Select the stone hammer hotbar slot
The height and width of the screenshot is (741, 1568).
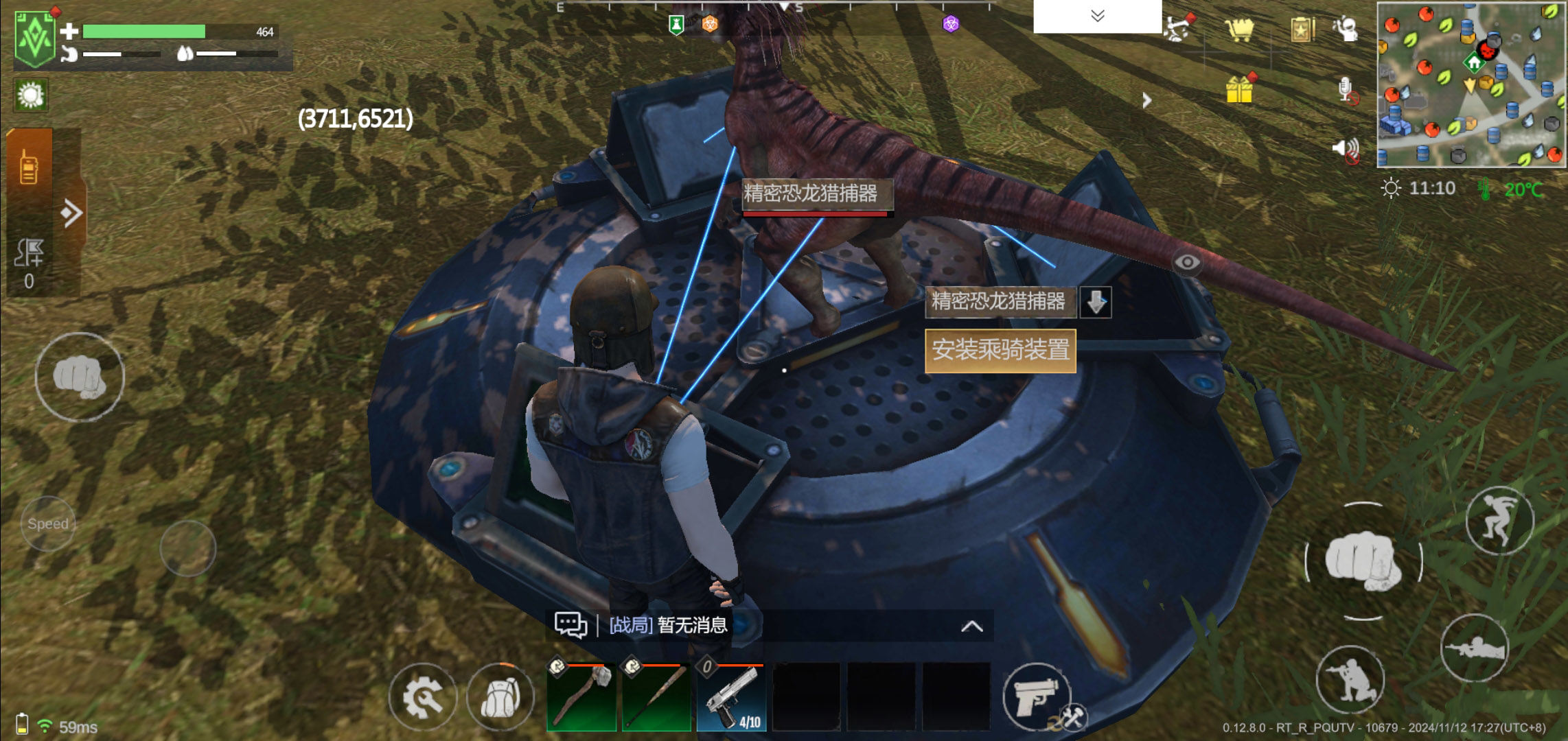point(581,697)
